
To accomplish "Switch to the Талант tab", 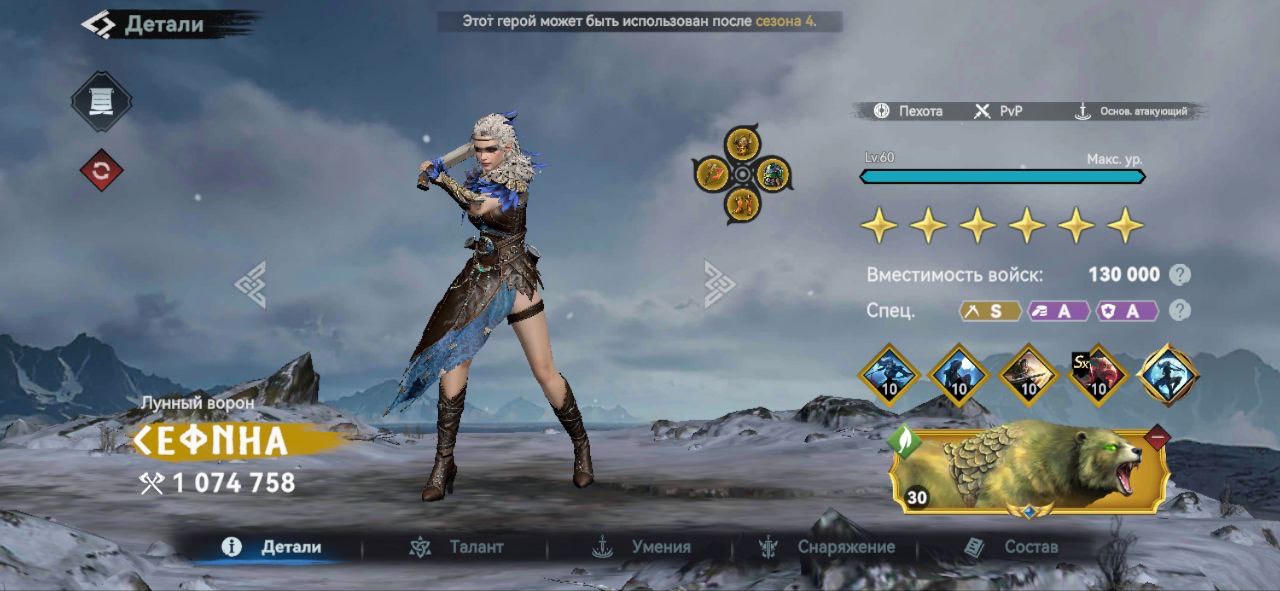I will pyautogui.click(x=456, y=547).
